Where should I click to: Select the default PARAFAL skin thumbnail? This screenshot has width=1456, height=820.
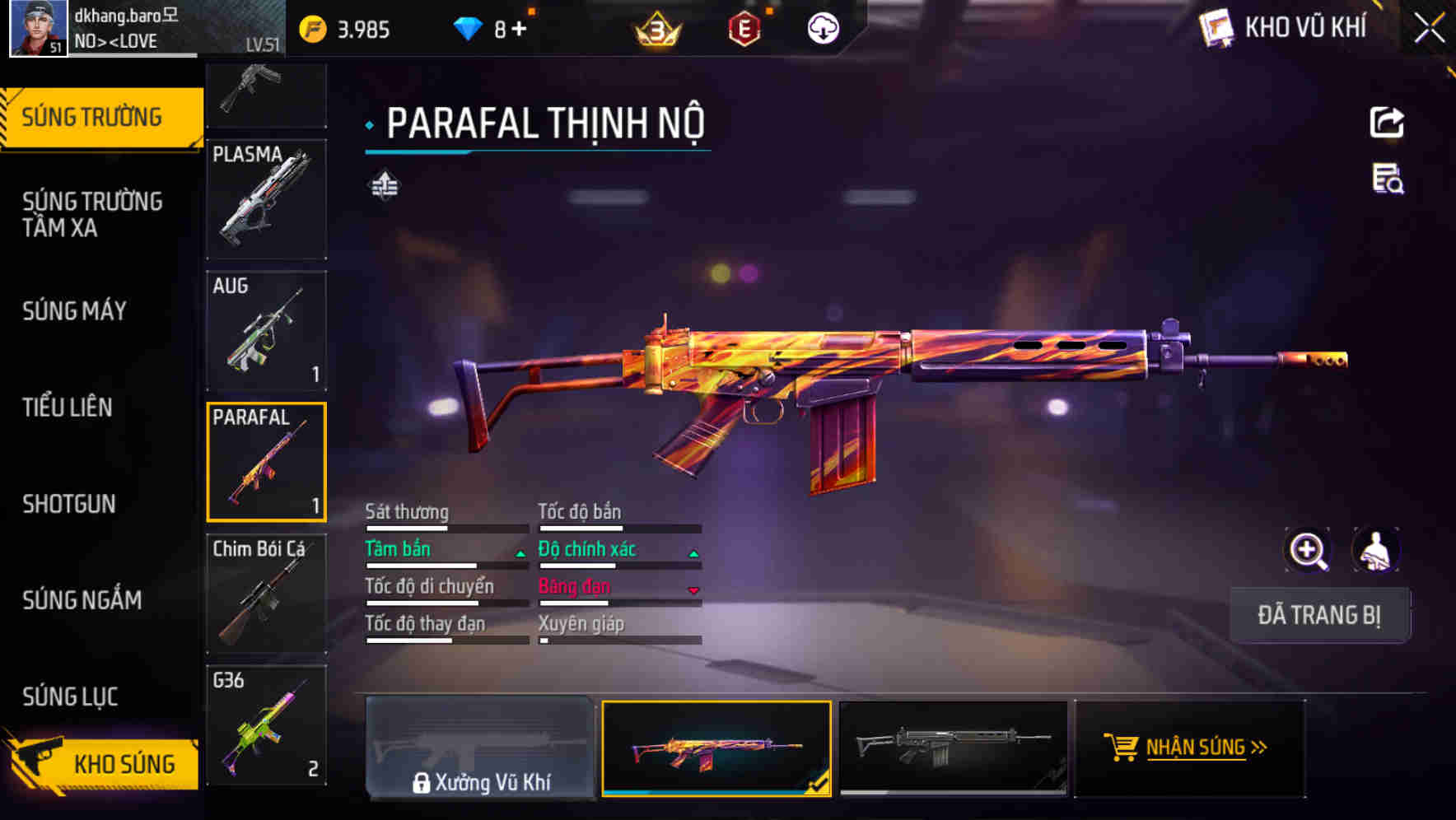953,749
